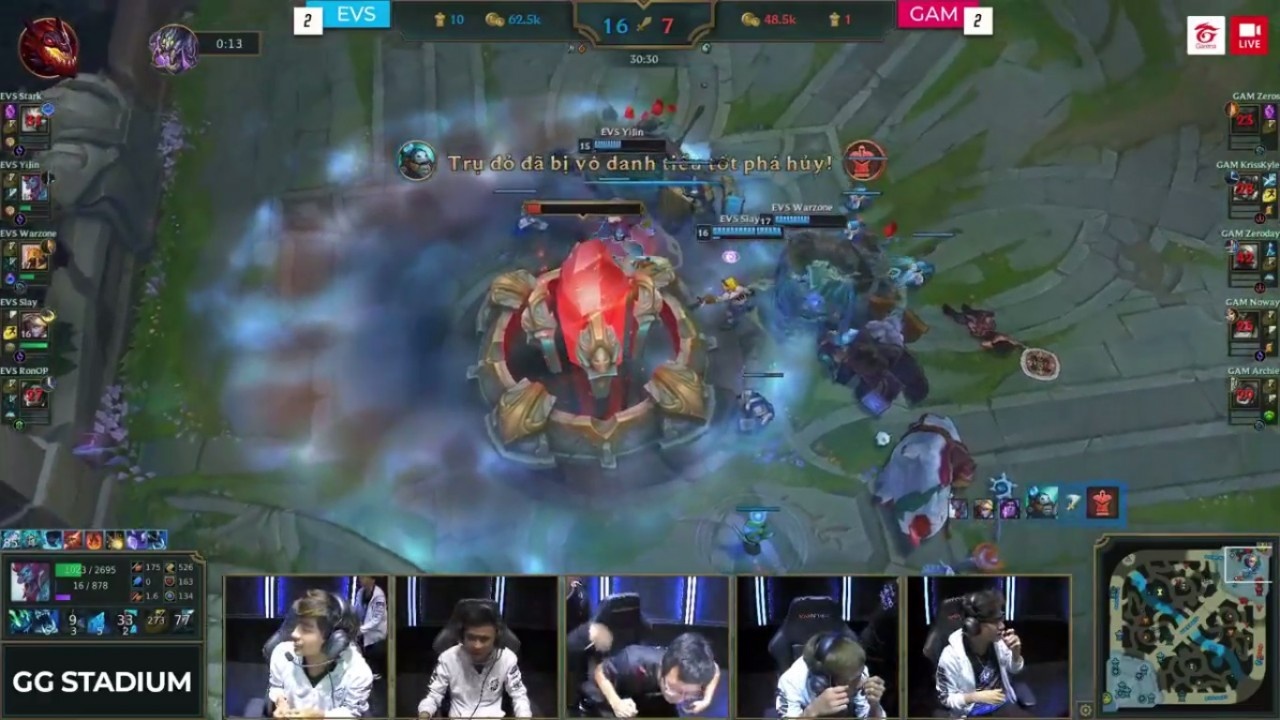Click the middle player's webcam feed
Screen dimensions: 1280x720
click(649, 645)
